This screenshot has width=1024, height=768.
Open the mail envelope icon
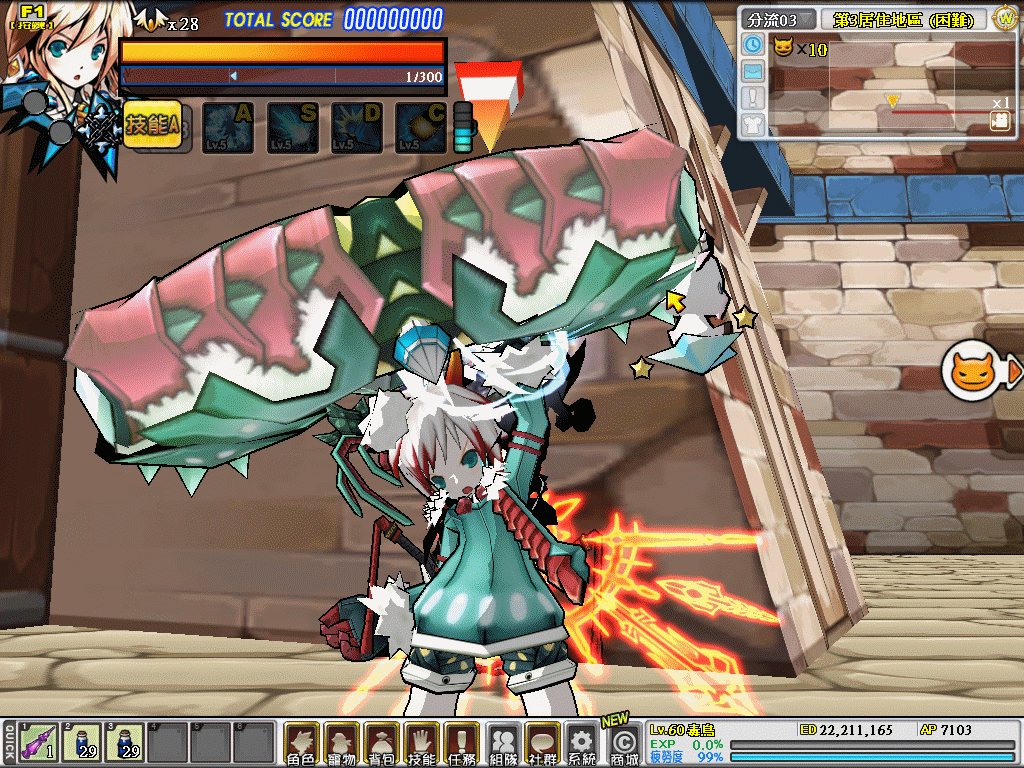(753, 71)
